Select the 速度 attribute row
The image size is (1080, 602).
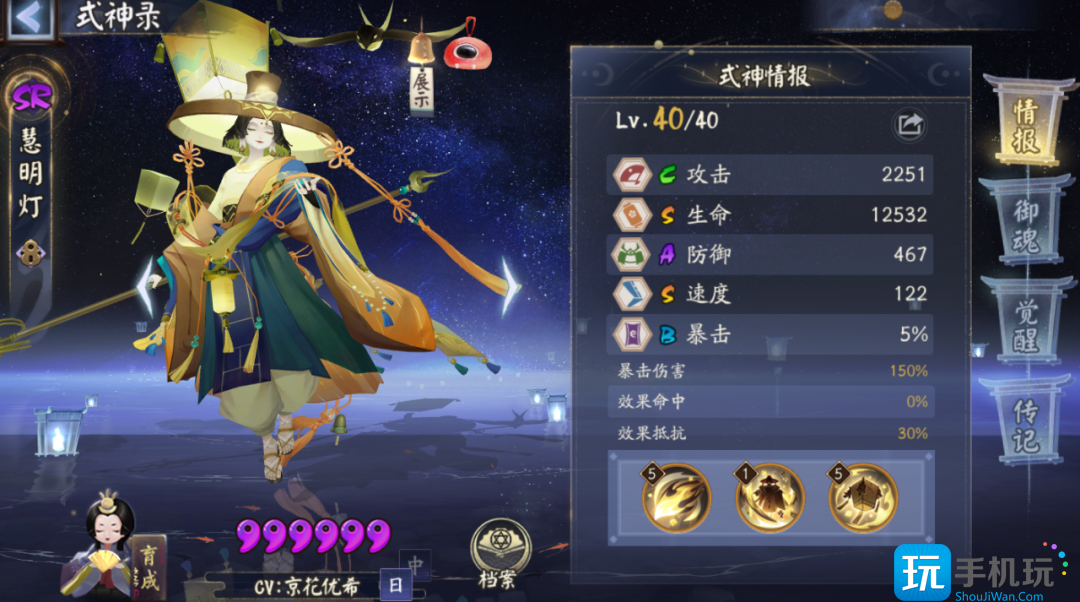tap(770, 295)
